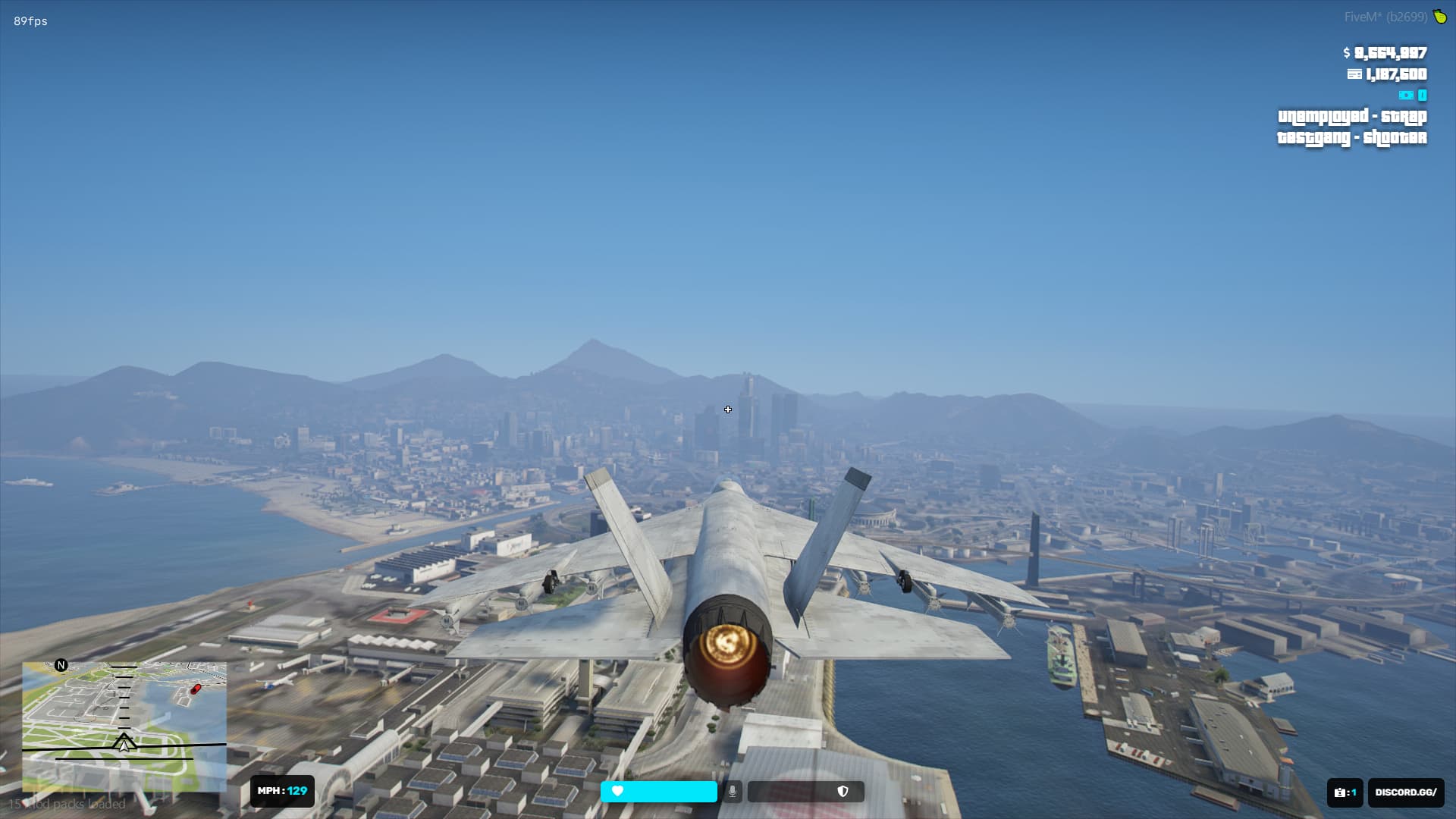The width and height of the screenshot is (1456, 819).
Task: Click the heart icon on the health bar
Action: [x=617, y=791]
